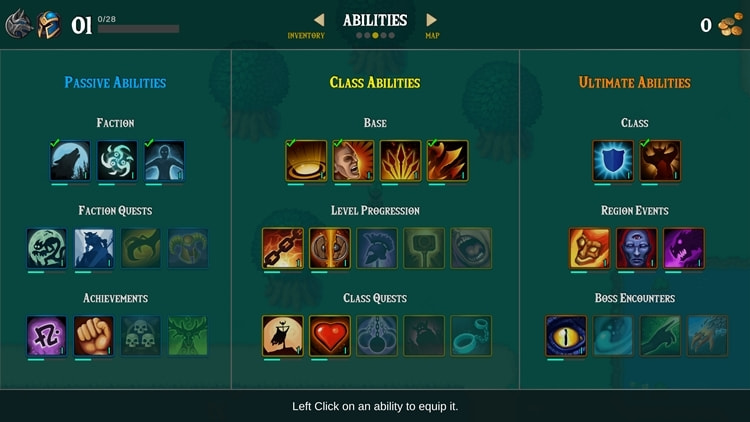The width and height of the screenshot is (750, 422).
Task: Choose the three-eyed face region event ability
Action: [x=637, y=249]
